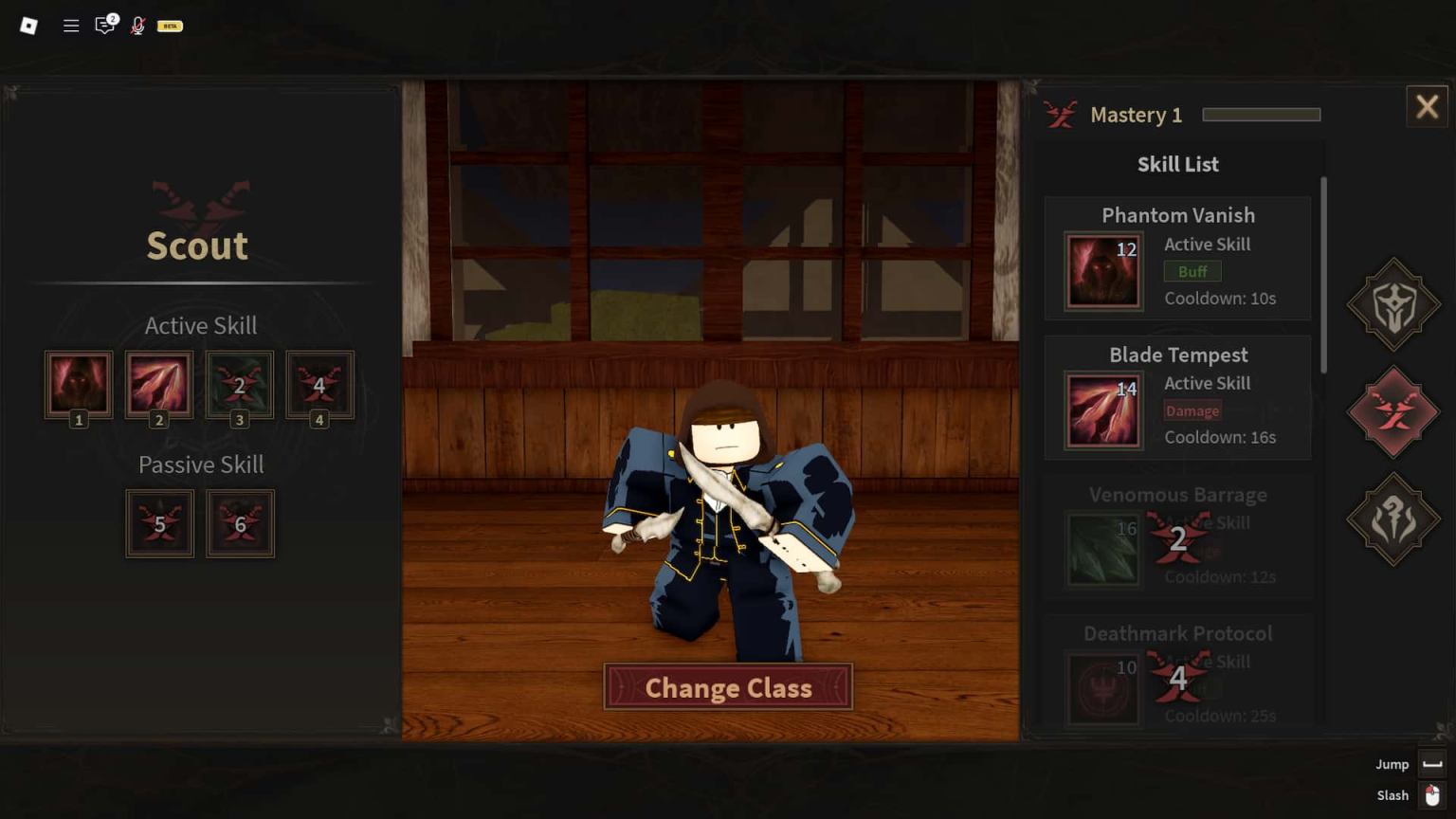Click the Deathmark Protocol icon in slot 4

tap(319, 385)
